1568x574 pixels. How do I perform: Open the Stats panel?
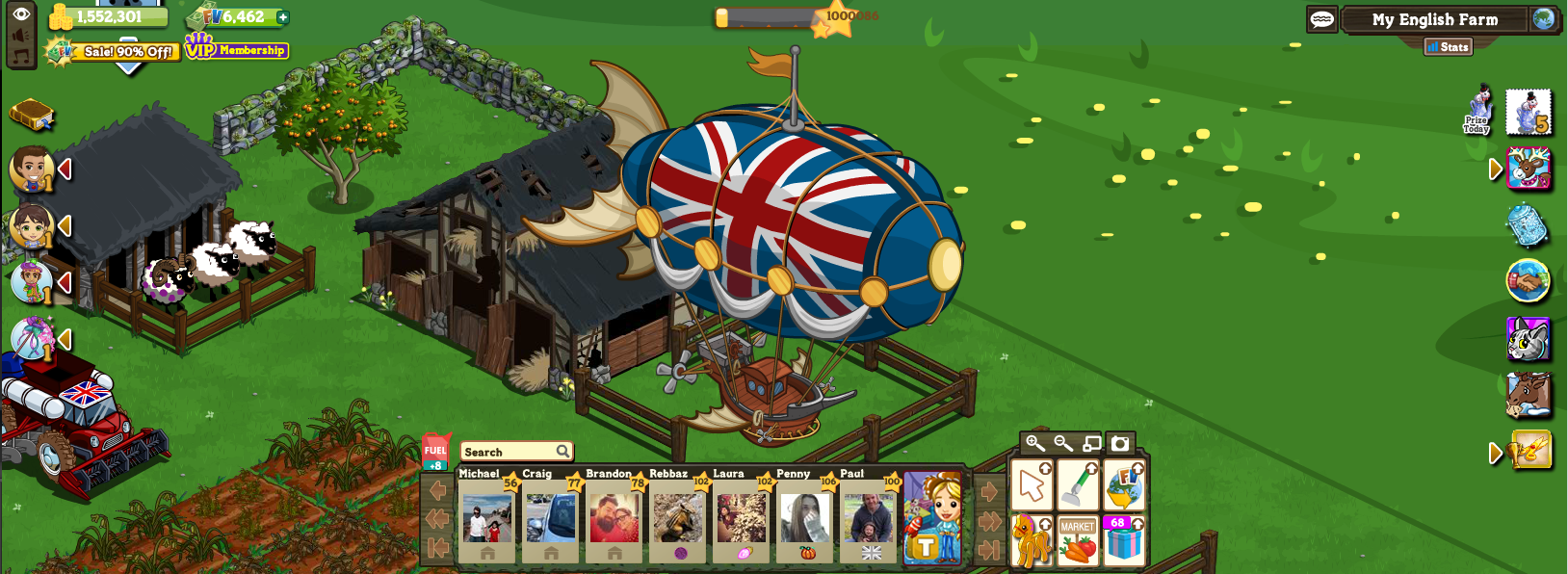[x=1448, y=46]
